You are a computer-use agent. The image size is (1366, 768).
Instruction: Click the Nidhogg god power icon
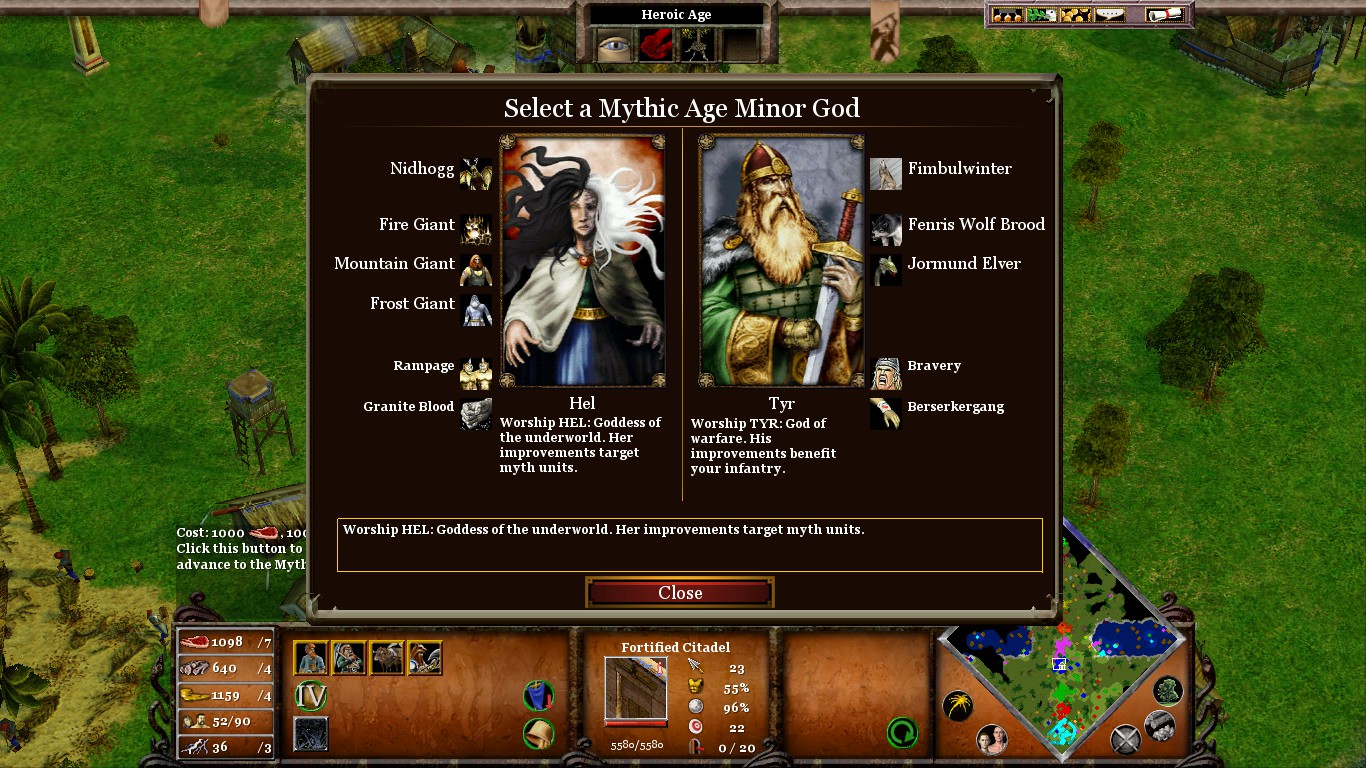476,174
